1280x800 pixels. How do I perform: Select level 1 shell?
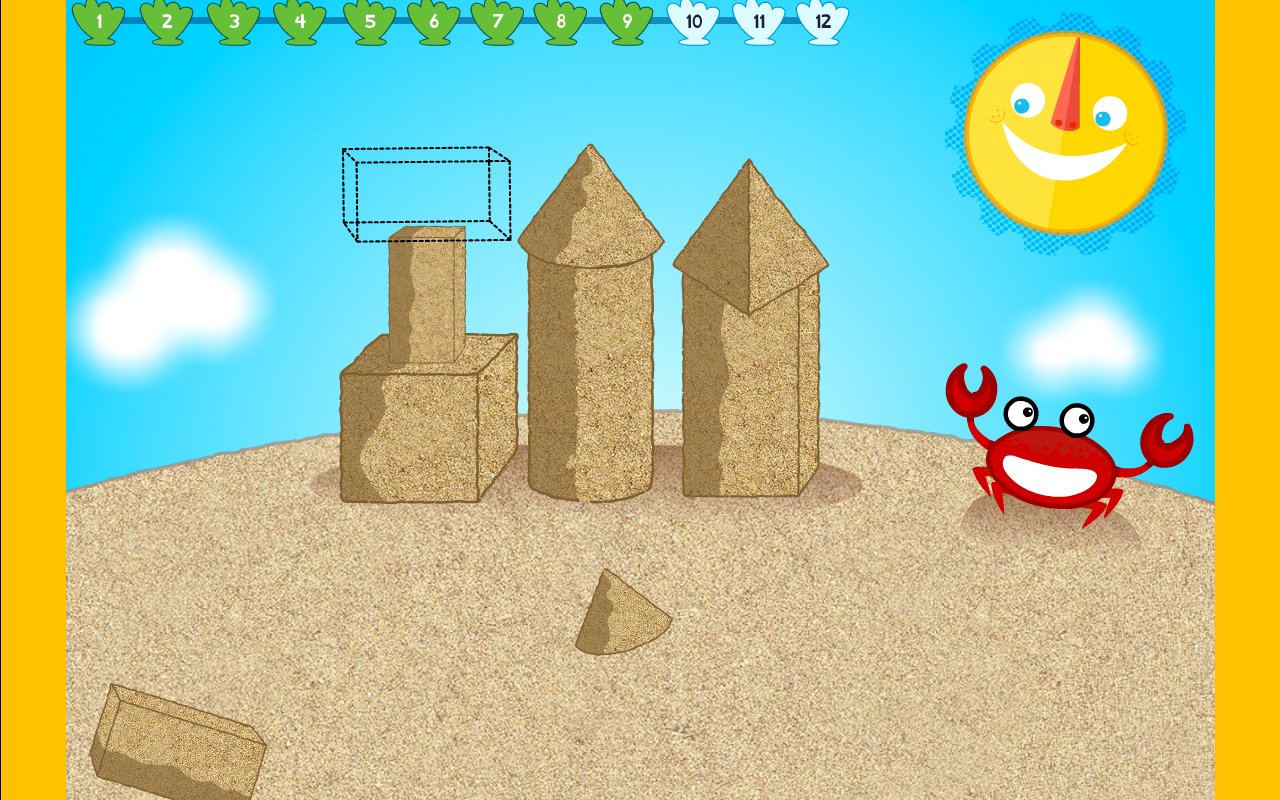click(x=97, y=18)
